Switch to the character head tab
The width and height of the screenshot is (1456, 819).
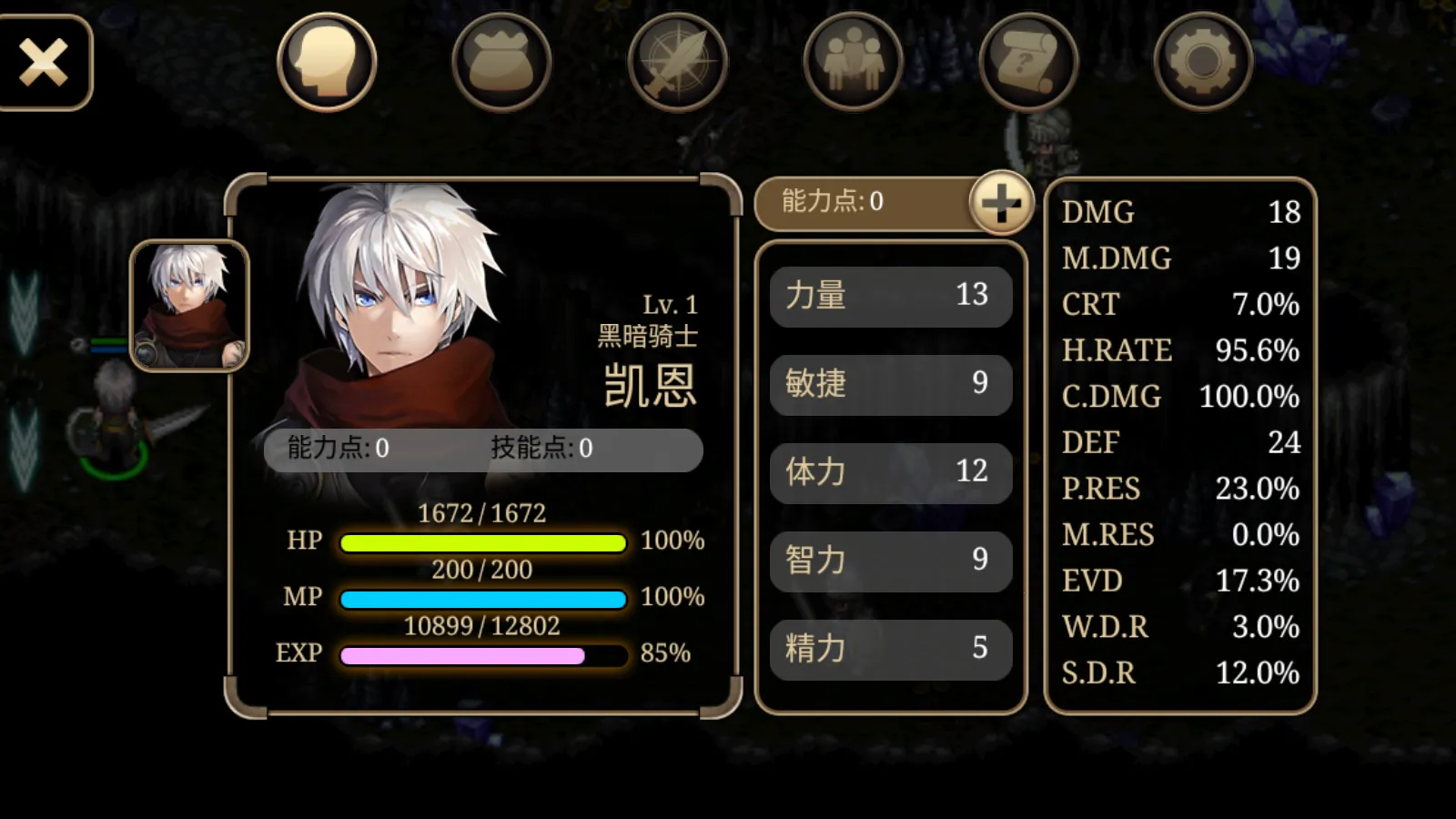pyautogui.click(x=327, y=62)
